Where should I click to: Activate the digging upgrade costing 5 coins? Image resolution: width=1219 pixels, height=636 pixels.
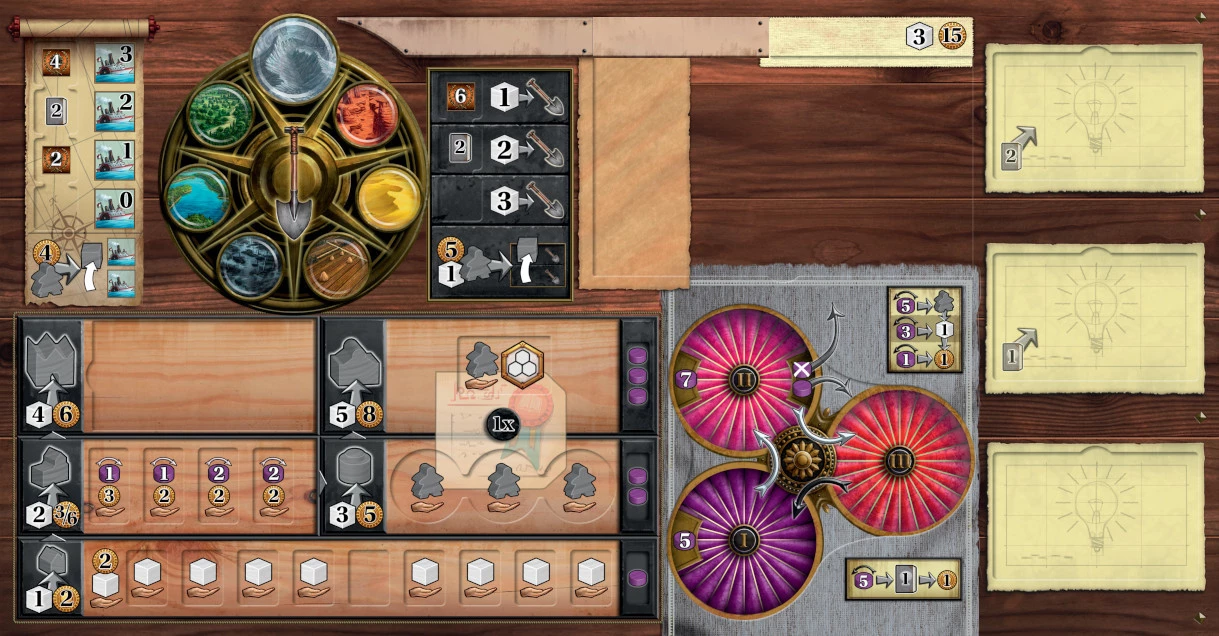coord(500,265)
